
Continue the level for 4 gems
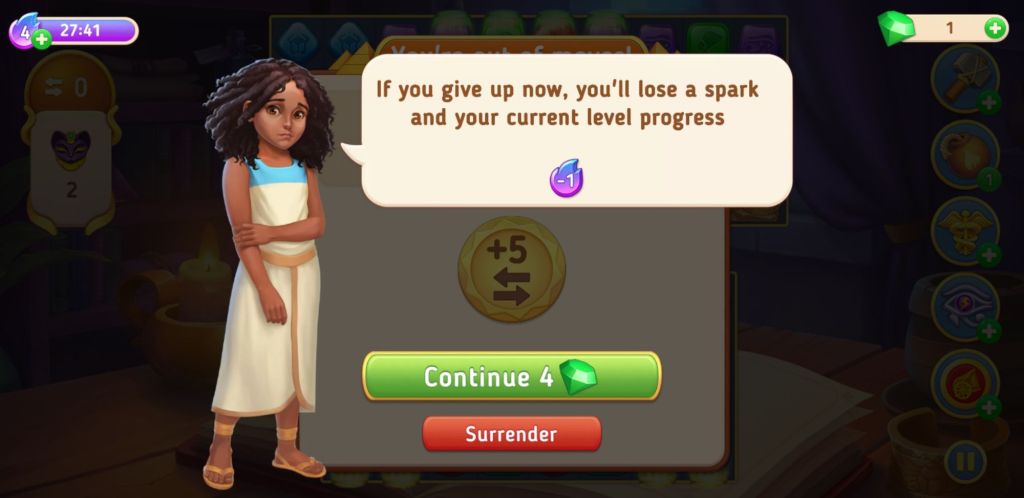coord(511,376)
